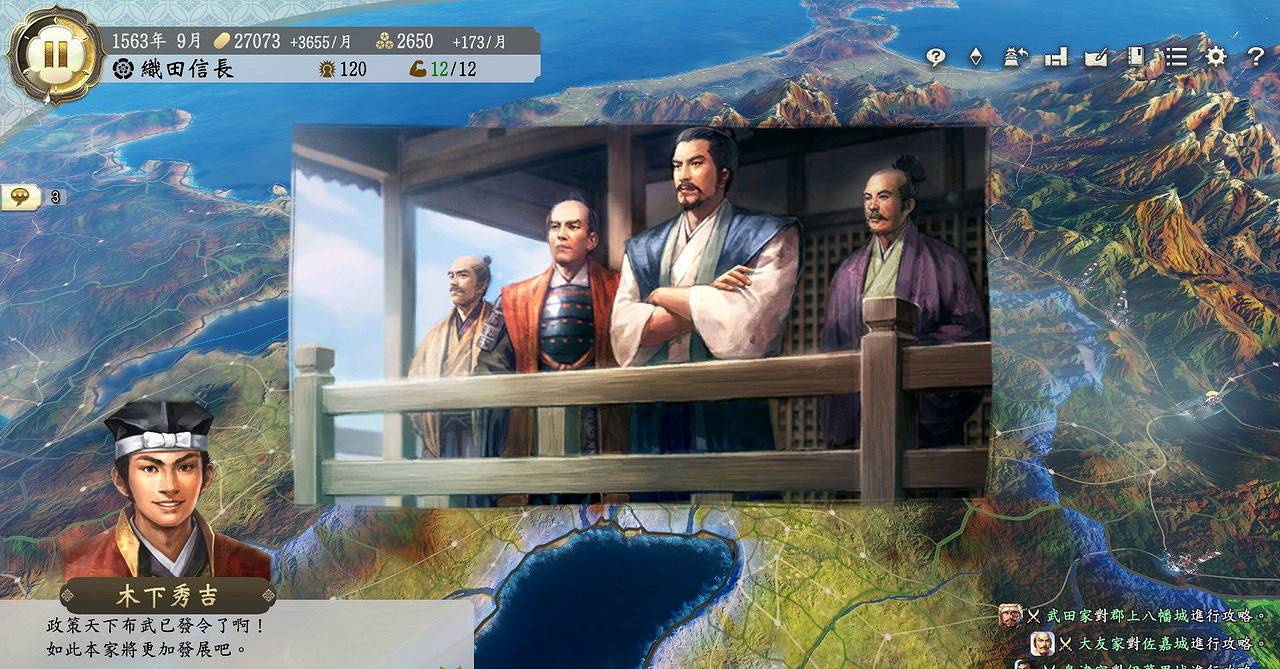This screenshot has height=669, width=1280.
Task: Open the bar chart statistics icon
Action: 1056,57
